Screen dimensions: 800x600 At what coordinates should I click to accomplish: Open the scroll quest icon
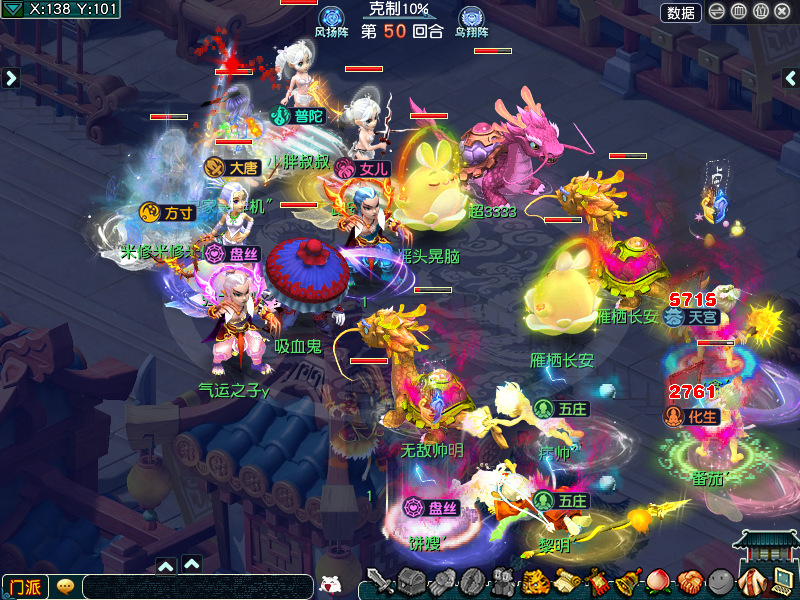pyautogui.click(x=567, y=581)
